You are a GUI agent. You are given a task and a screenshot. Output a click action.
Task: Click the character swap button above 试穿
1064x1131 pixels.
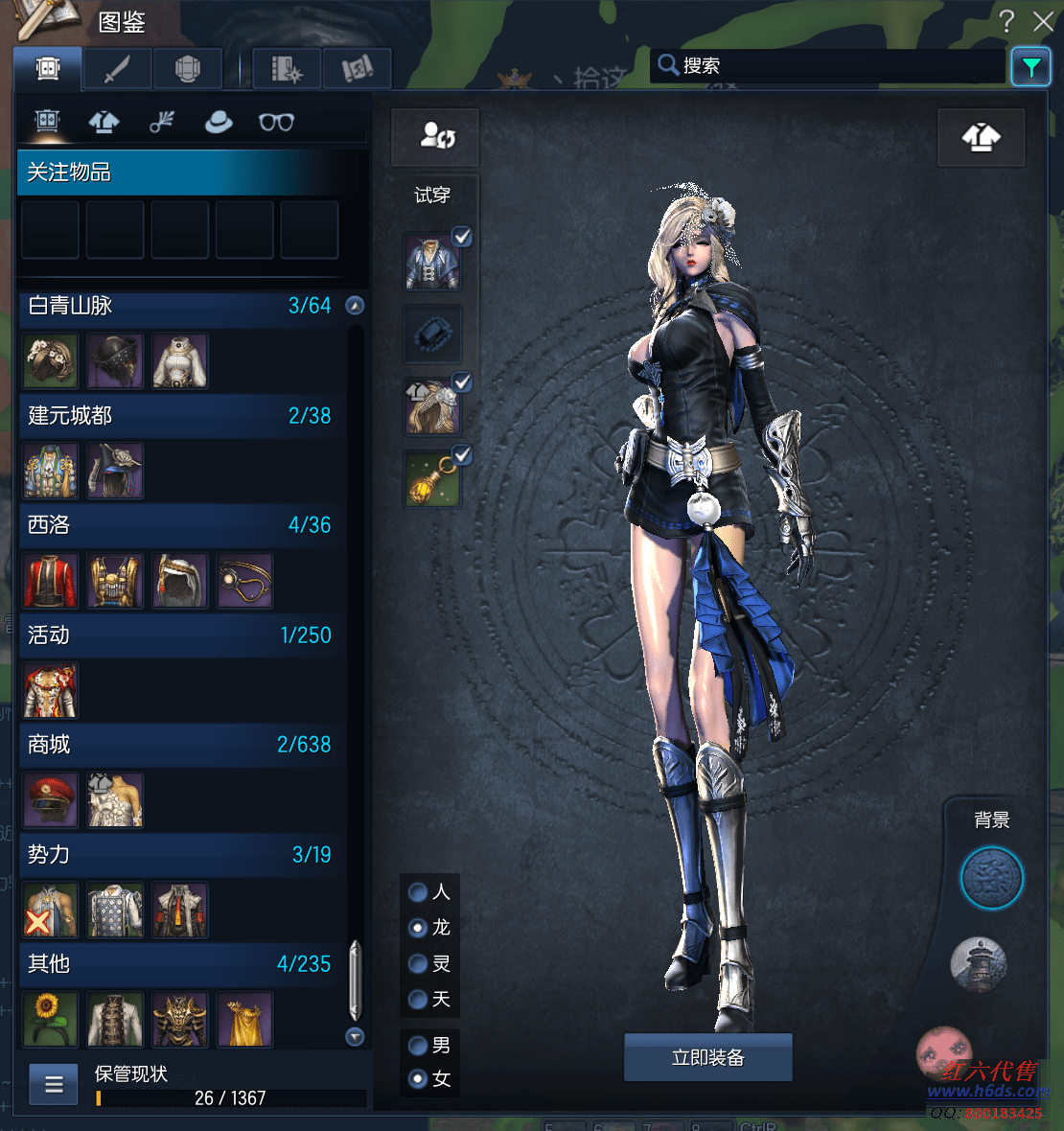point(436,136)
